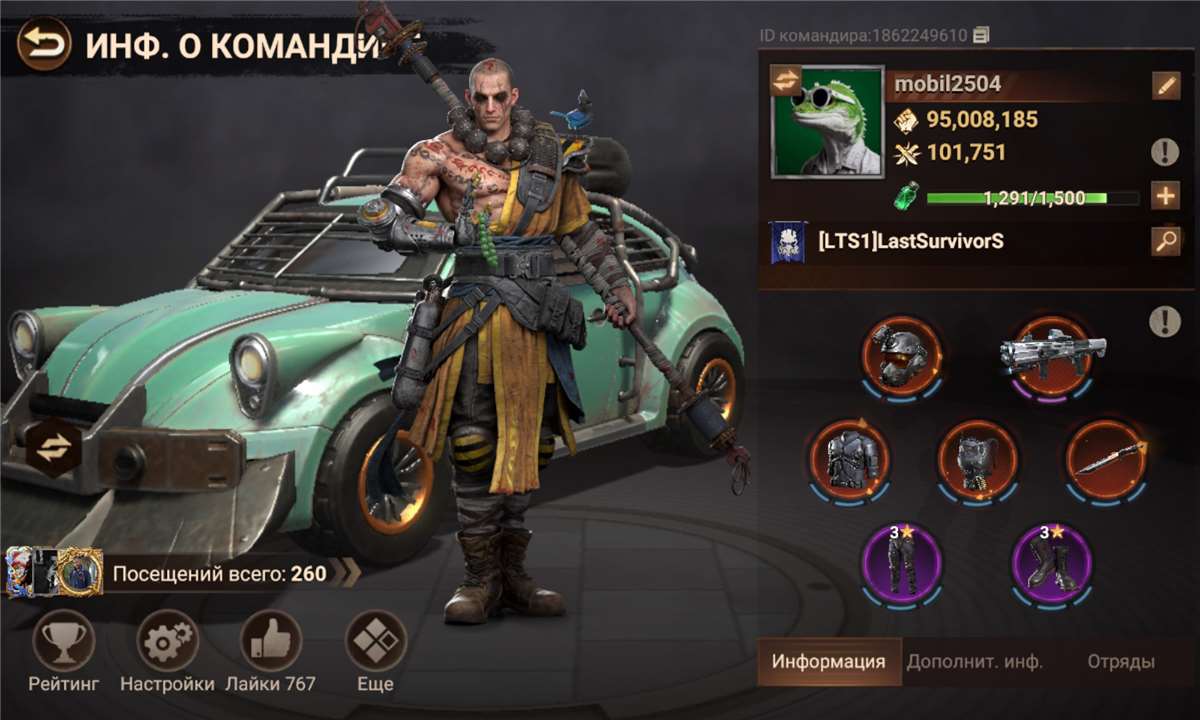Change avatar via swap icon on portrait

[x=787, y=82]
